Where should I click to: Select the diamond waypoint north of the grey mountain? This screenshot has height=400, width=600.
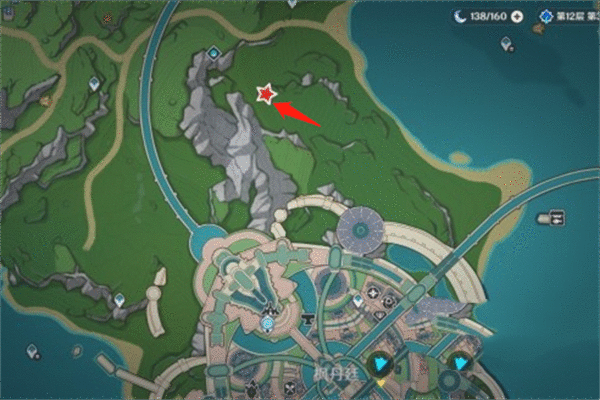point(214,53)
